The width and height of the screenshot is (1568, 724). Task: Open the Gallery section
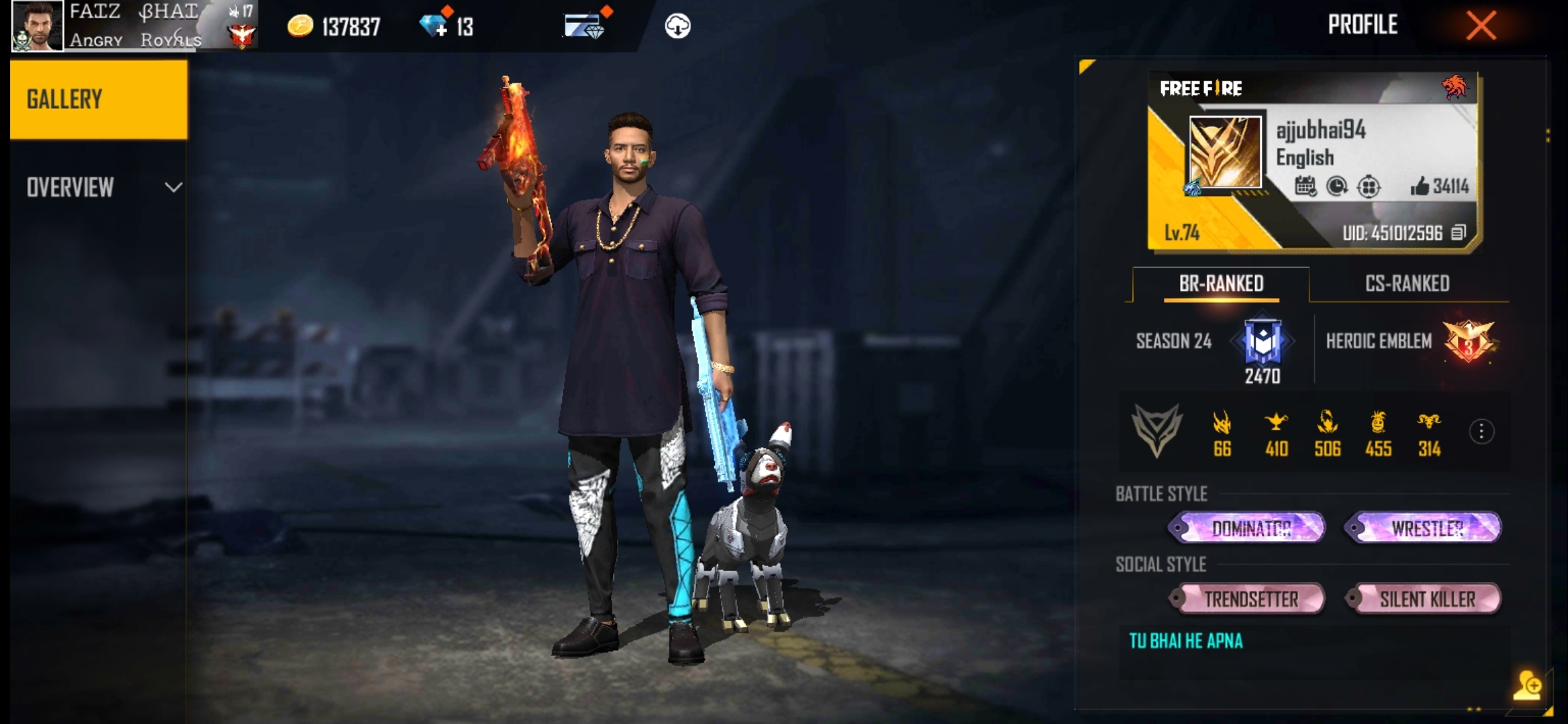99,99
